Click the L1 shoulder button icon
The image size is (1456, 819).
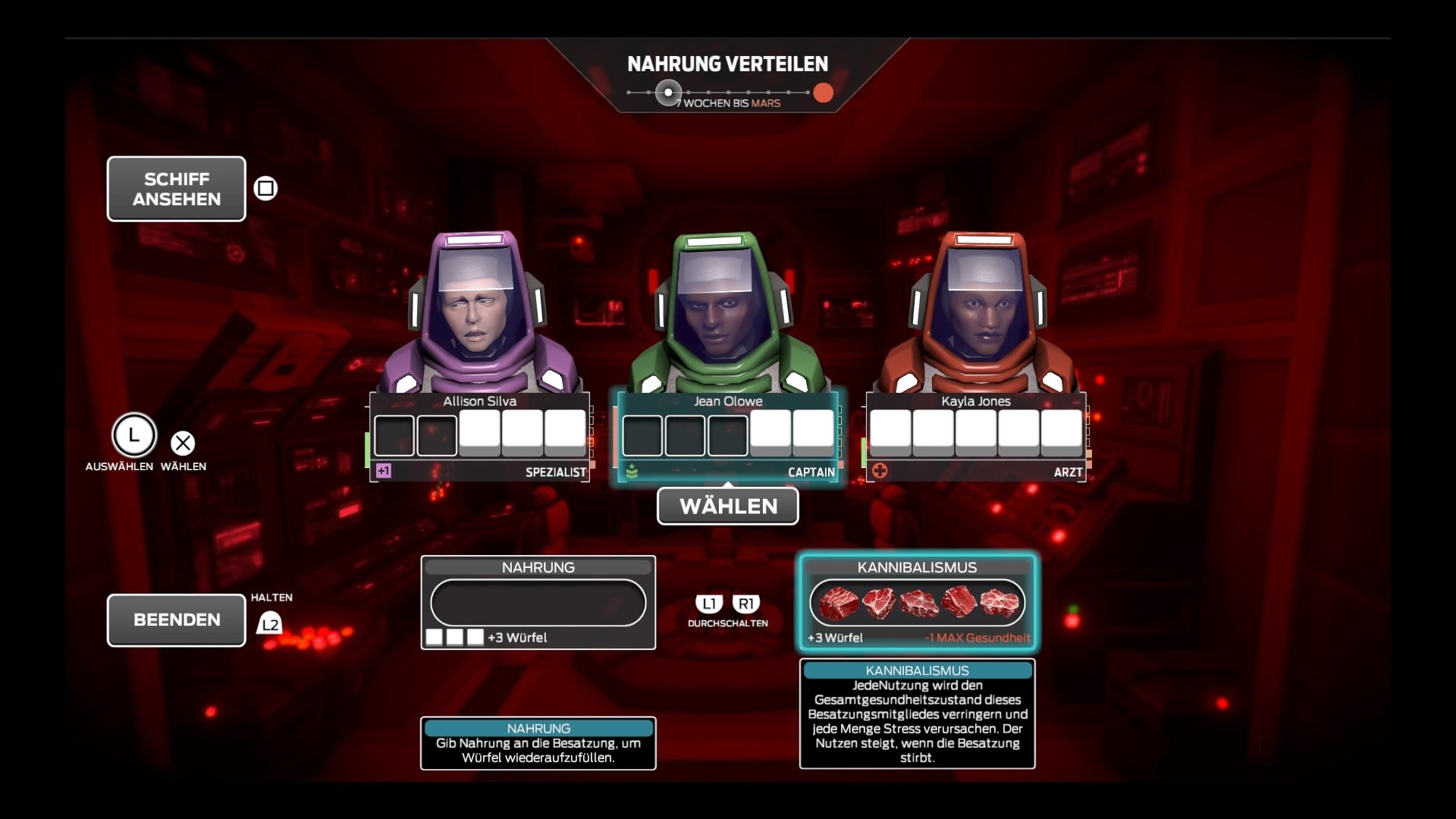[709, 604]
